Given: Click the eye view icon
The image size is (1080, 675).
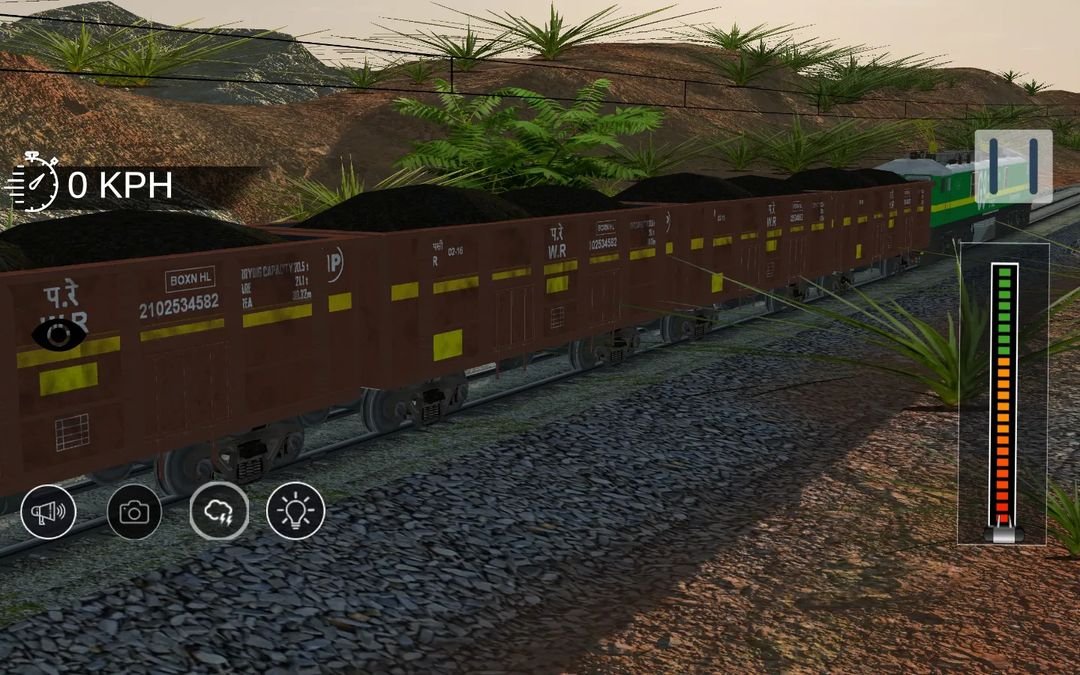Looking at the screenshot, I should (x=59, y=335).
